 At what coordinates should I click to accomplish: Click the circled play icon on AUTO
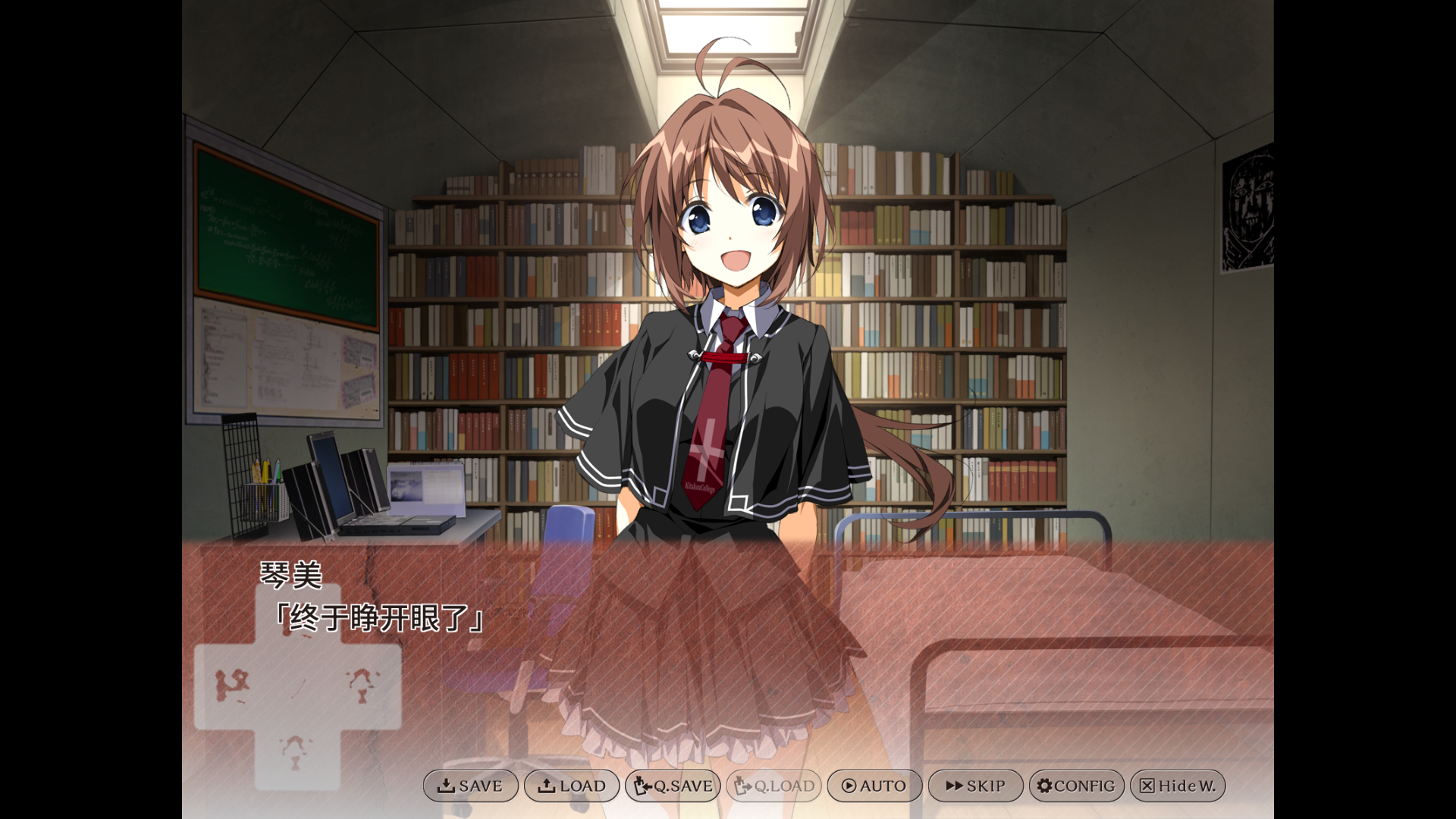coord(851,786)
